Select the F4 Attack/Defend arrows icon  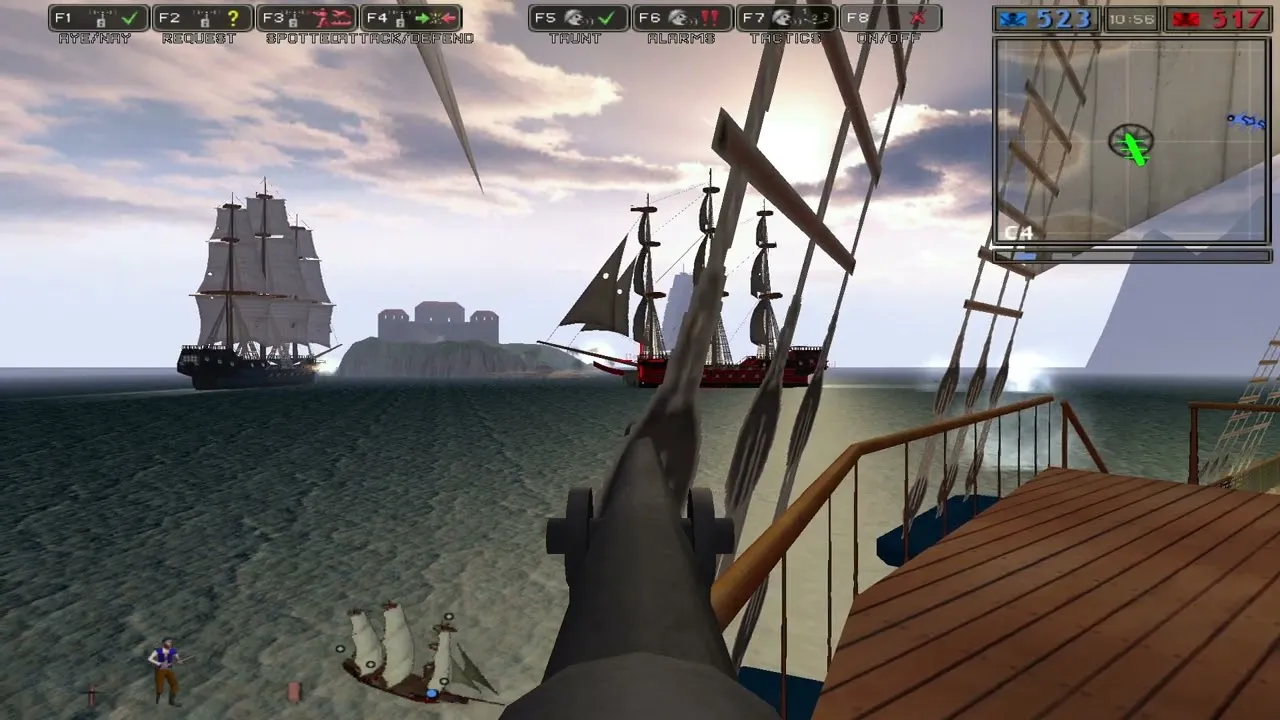point(438,15)
